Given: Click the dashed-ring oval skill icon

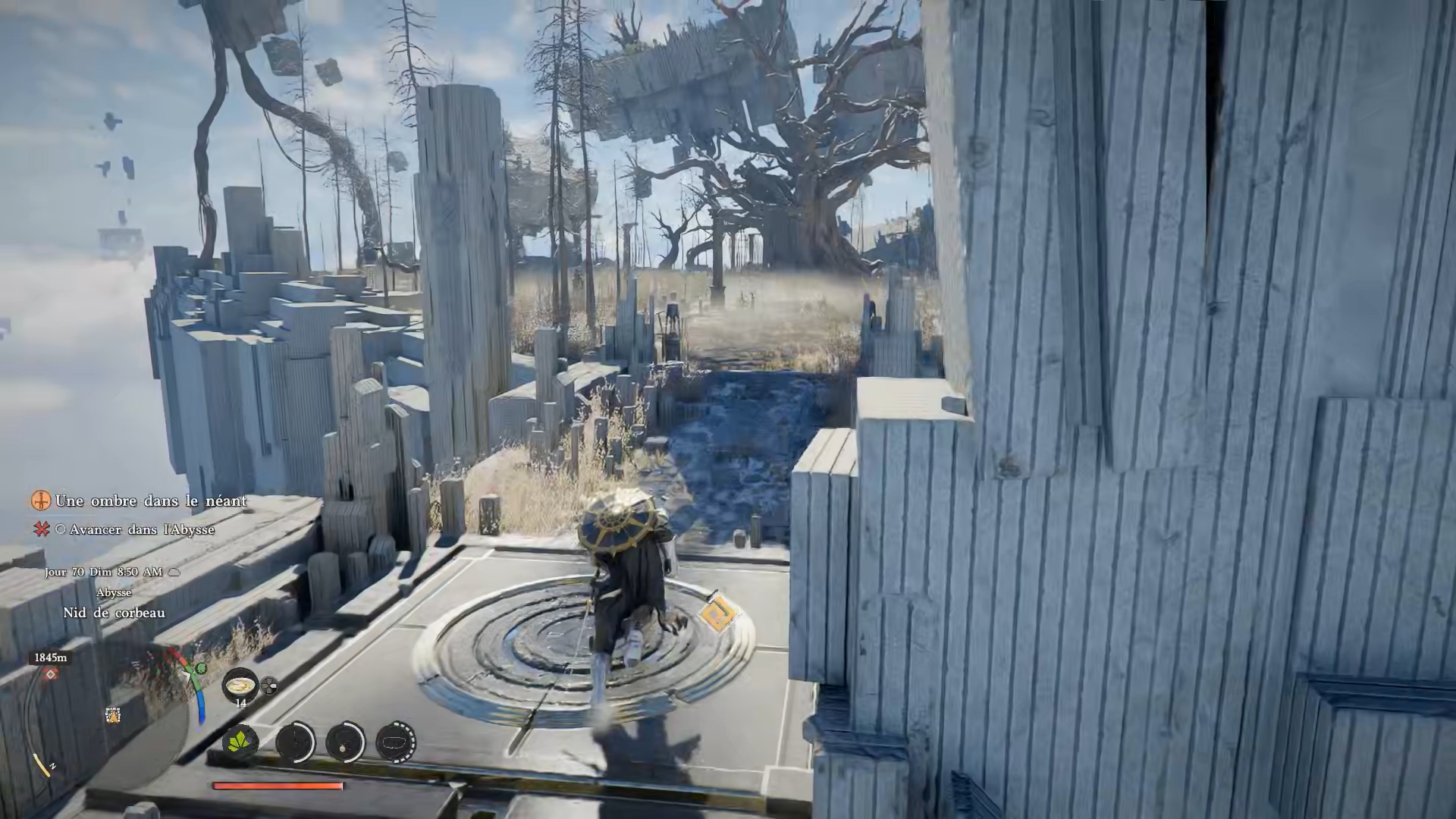Looking at the screenshot, I should coord(395,742).
